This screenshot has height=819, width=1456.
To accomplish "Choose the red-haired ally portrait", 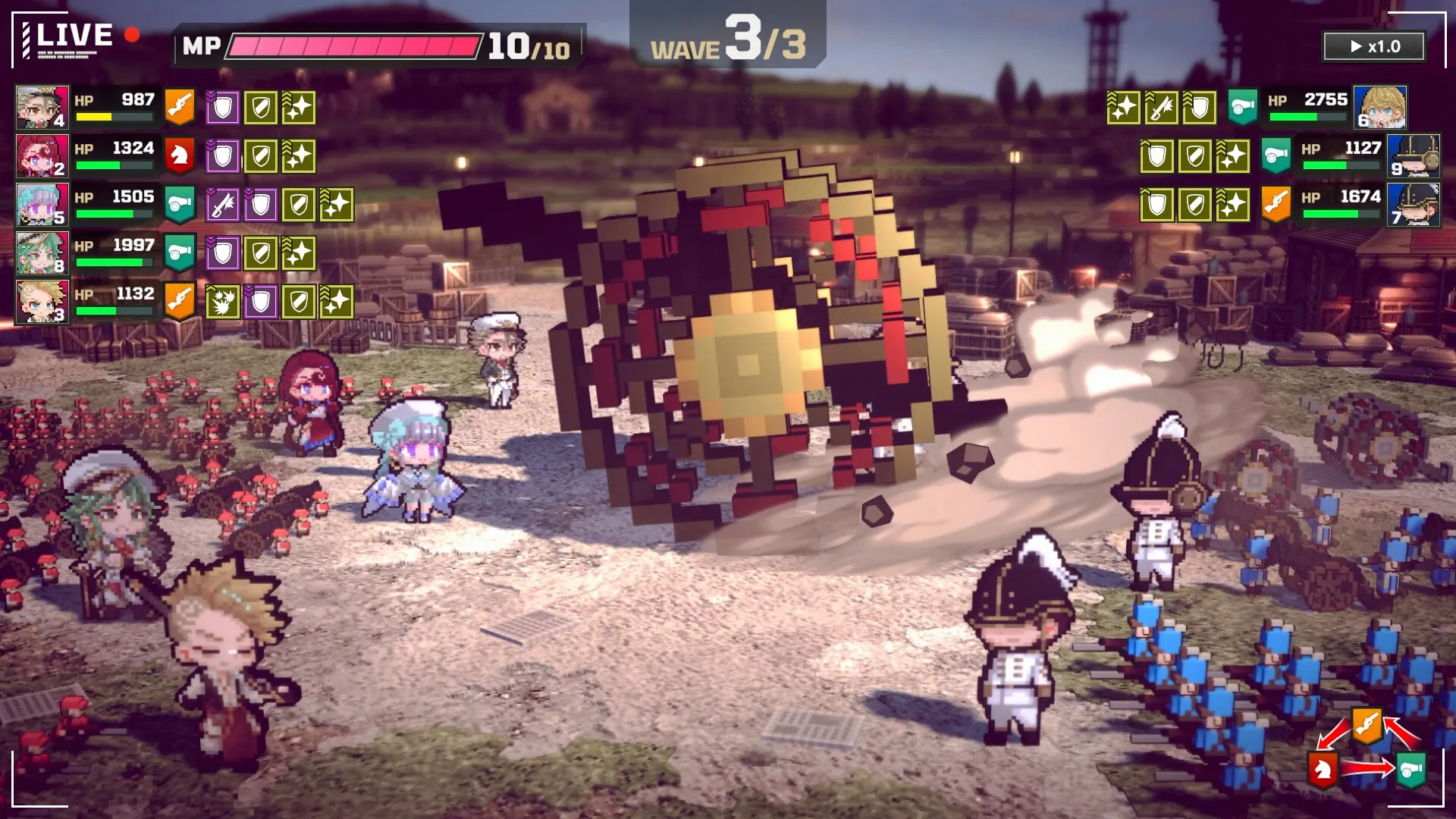I will (42, 156).
